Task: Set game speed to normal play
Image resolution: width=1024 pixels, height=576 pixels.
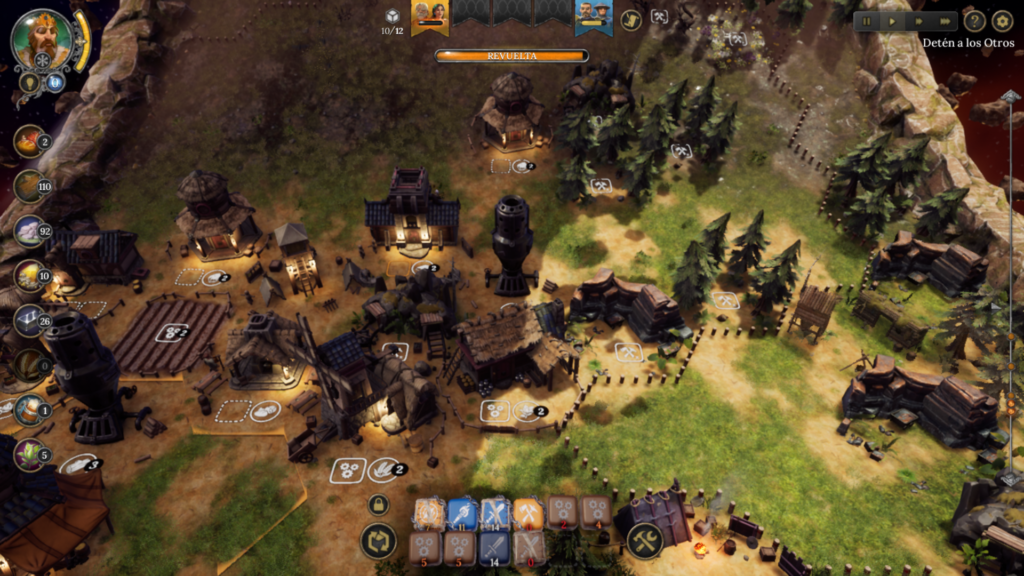Action: pyautogui.click(x=892, y=21)
